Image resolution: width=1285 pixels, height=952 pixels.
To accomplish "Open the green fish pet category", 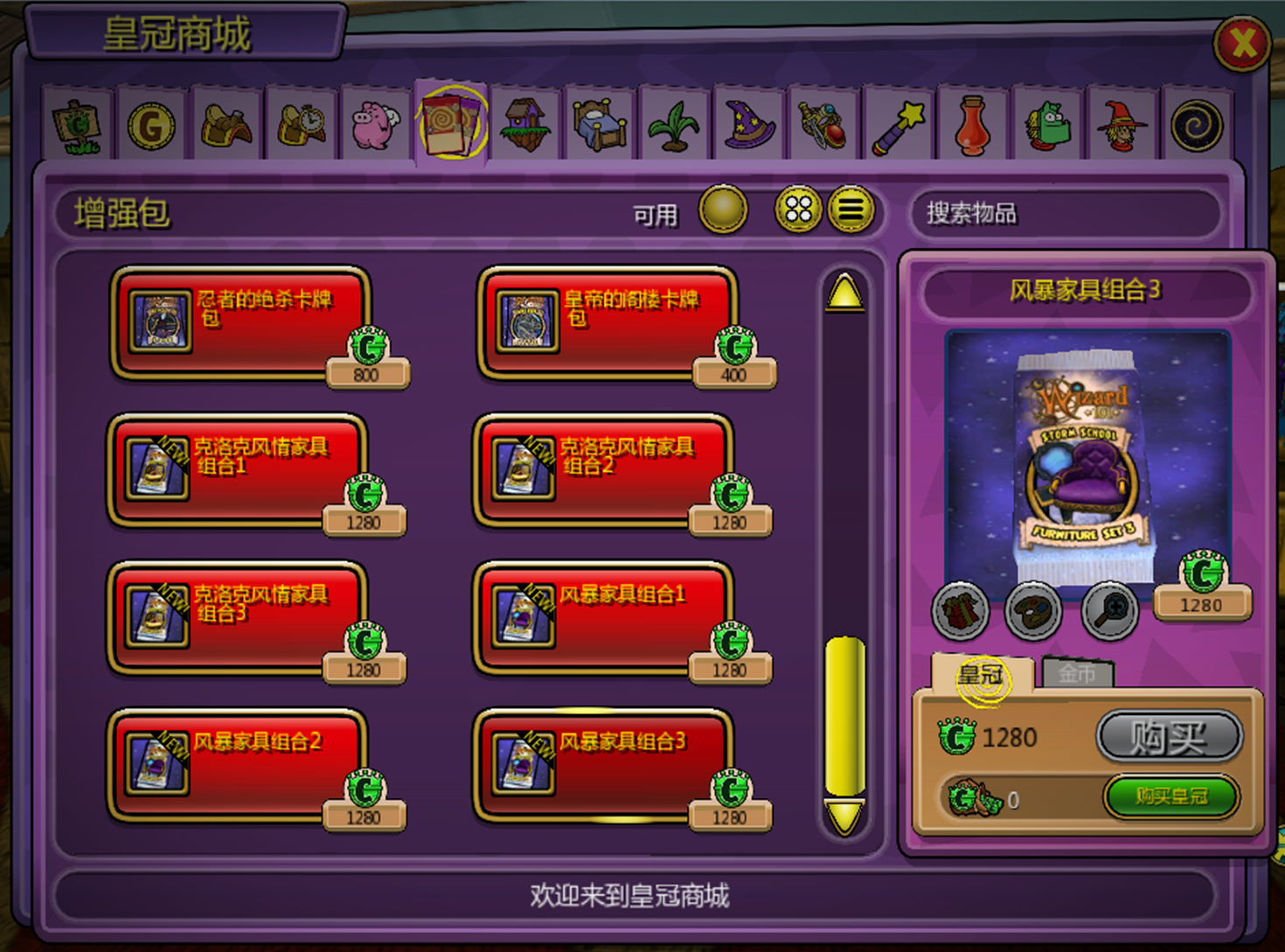I will point(1048,127).
